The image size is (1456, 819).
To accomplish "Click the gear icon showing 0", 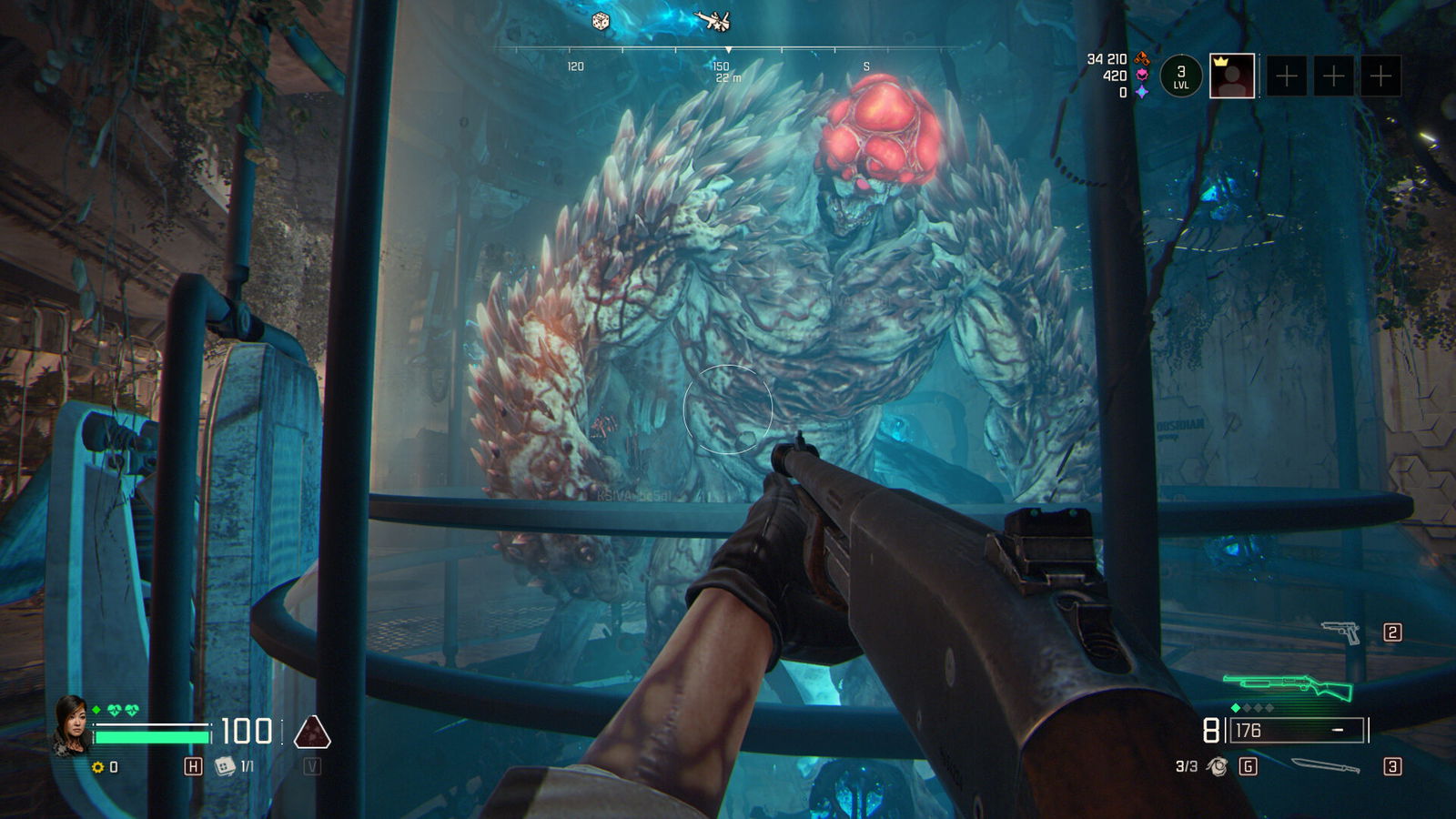I will pos(96,767).
